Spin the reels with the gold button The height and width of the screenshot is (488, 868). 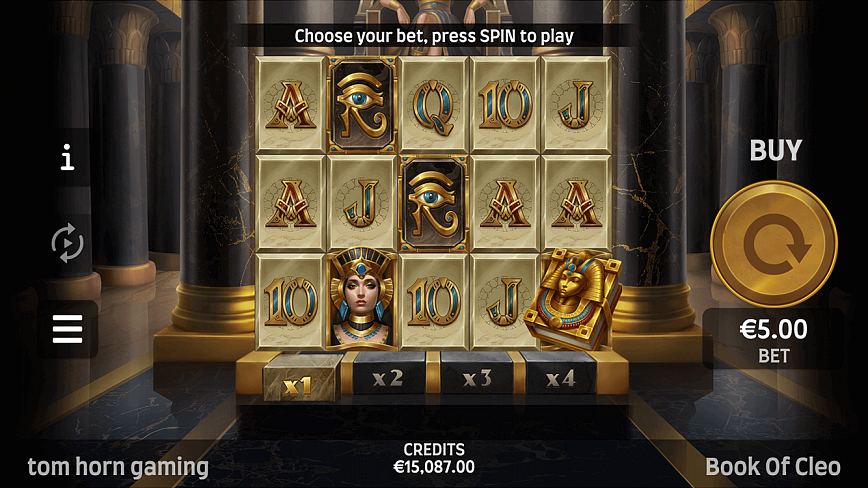773,244
